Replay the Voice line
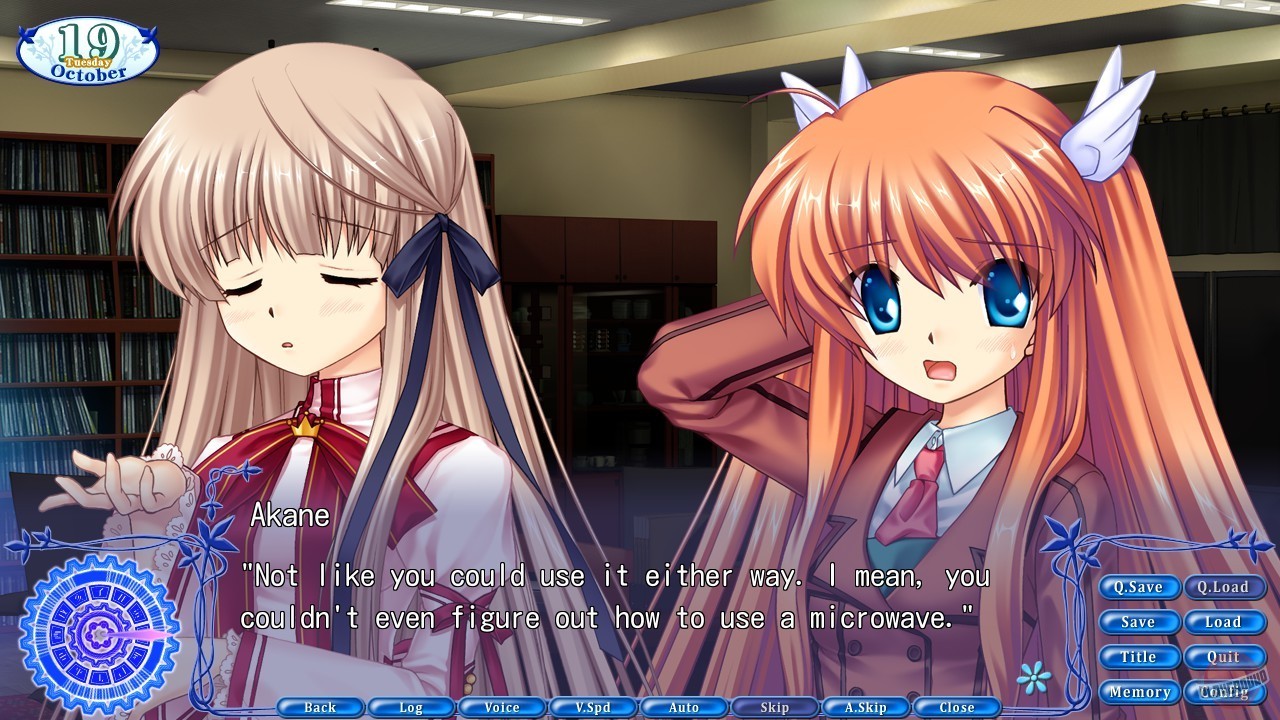Viewport: 1280px width, 720px height. pyautogui.click(x=501, y=707)
